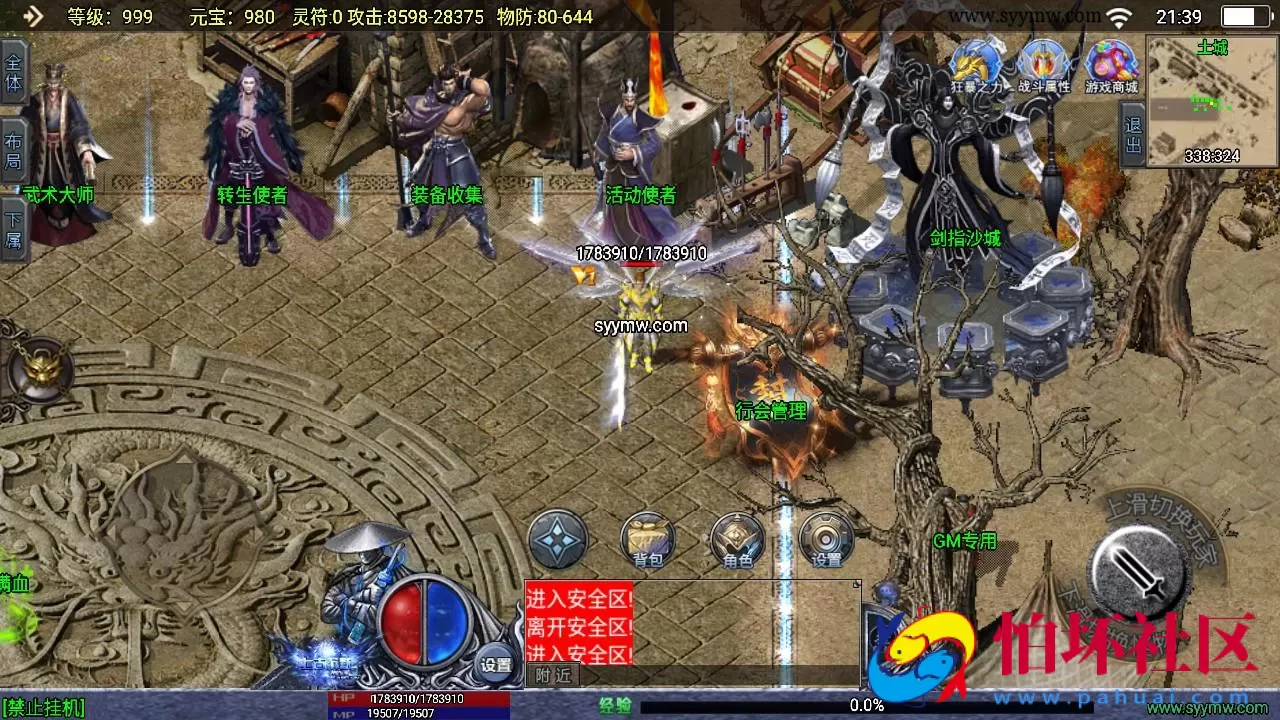This screenshot has height=720, width=1280.
Task: Click the golden mask icon on the left edge
Action: pyautogui.click(x=40, y=370)
